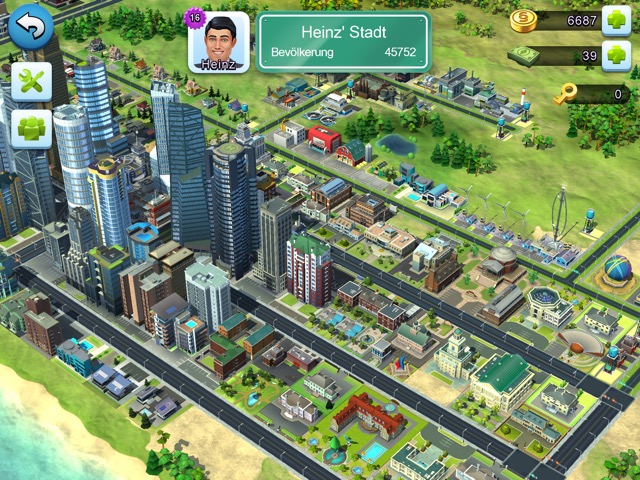Open the Heinz' Stadt population panel
This screenshot has height=480, width=640.
(343, 41)
